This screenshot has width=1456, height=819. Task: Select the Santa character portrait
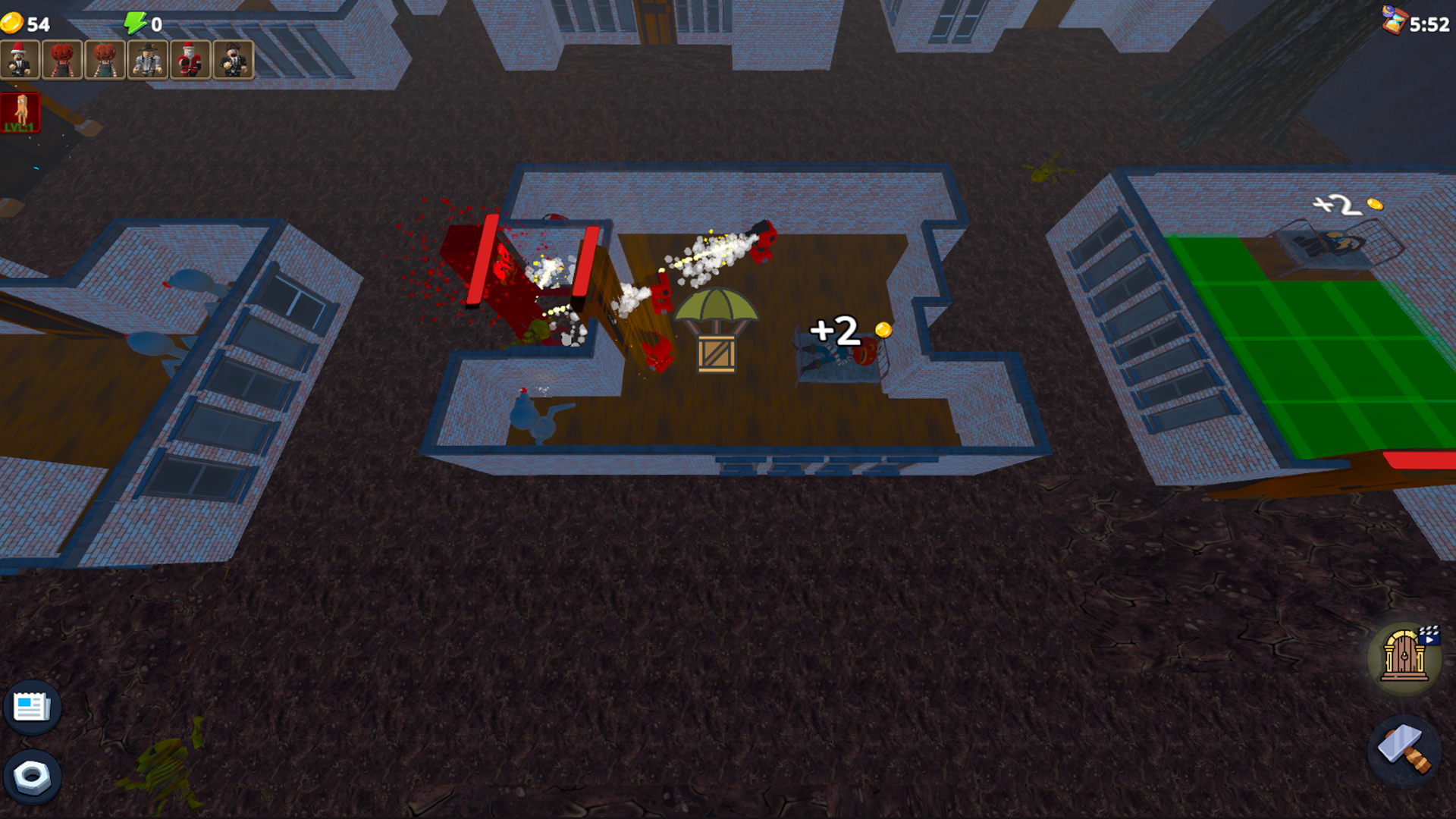[x=190, y=59]
